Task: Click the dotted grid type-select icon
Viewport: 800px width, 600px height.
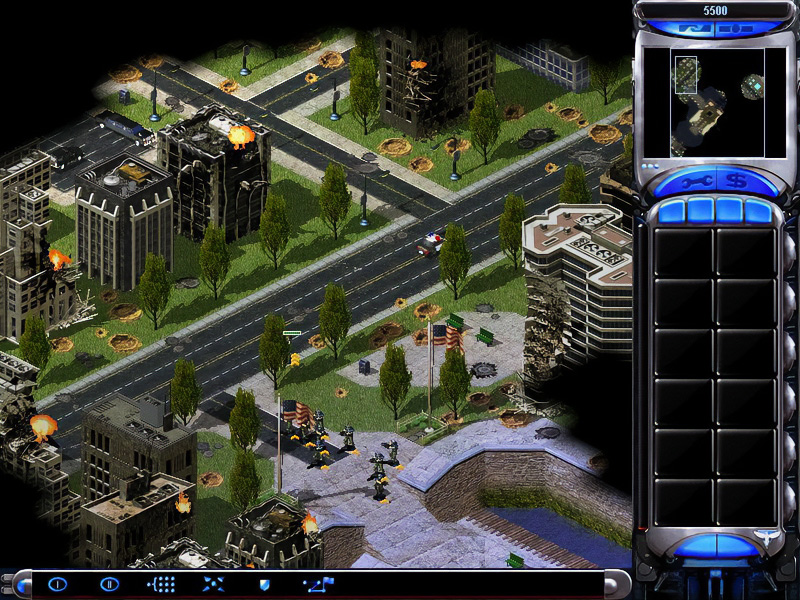Action: click(x=161, y=584)
